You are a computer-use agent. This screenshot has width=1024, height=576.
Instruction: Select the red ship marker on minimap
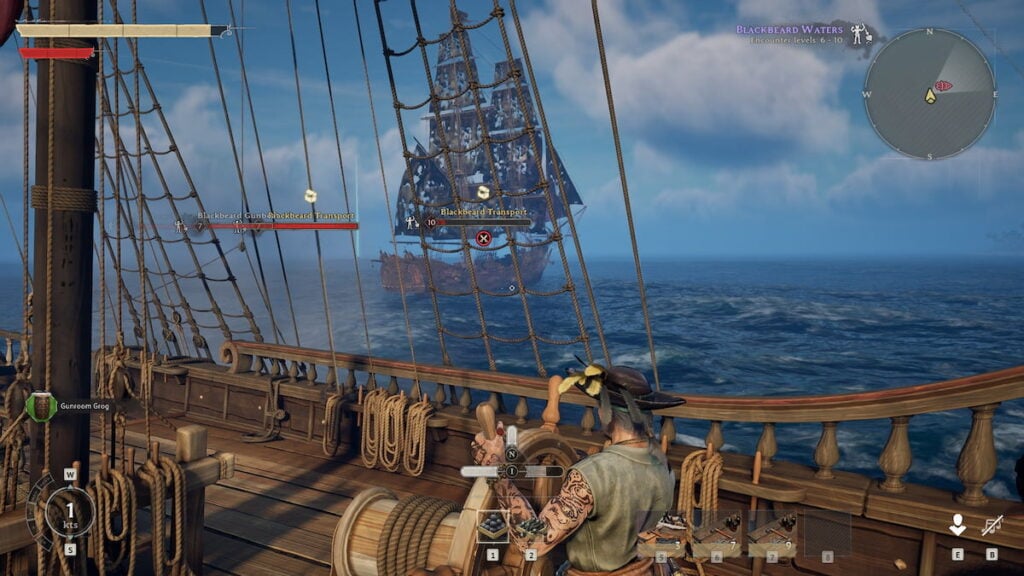943,86
